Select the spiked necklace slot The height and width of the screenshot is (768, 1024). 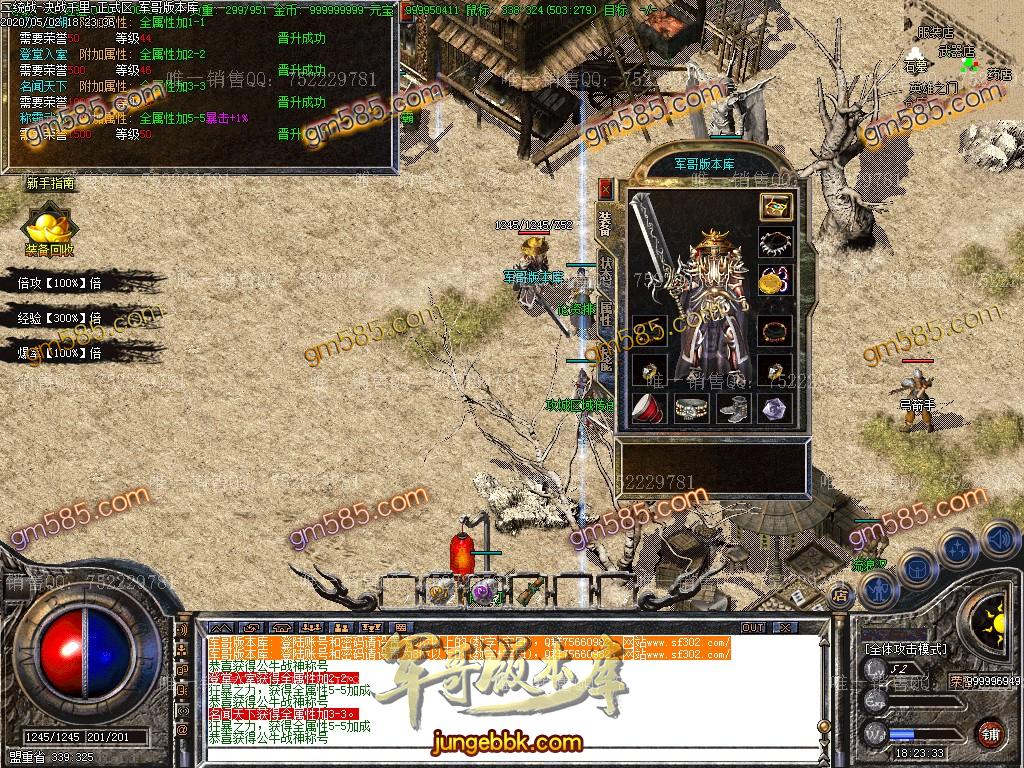point(776,243)
